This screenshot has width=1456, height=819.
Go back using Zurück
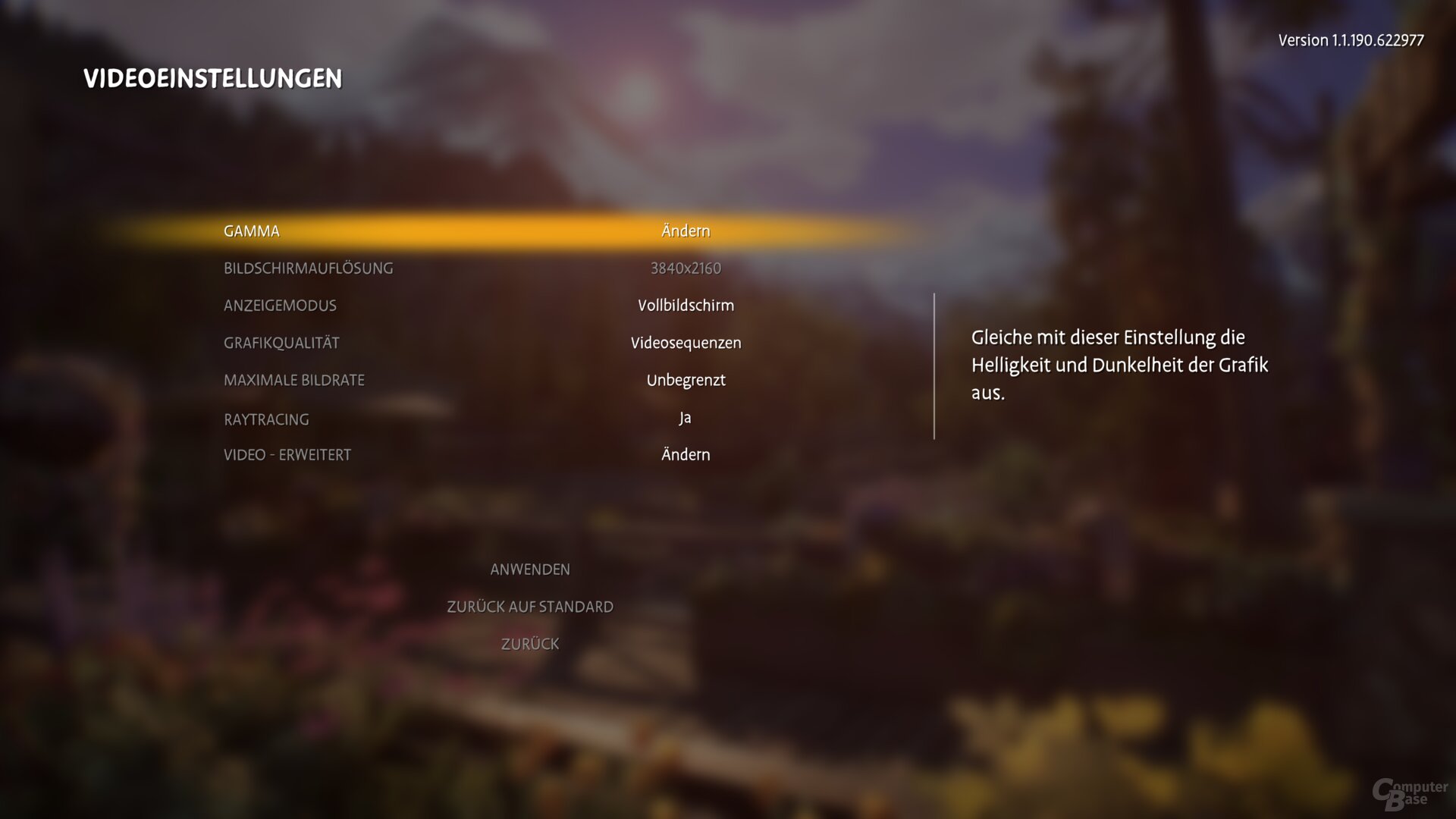tap(530, 643)
